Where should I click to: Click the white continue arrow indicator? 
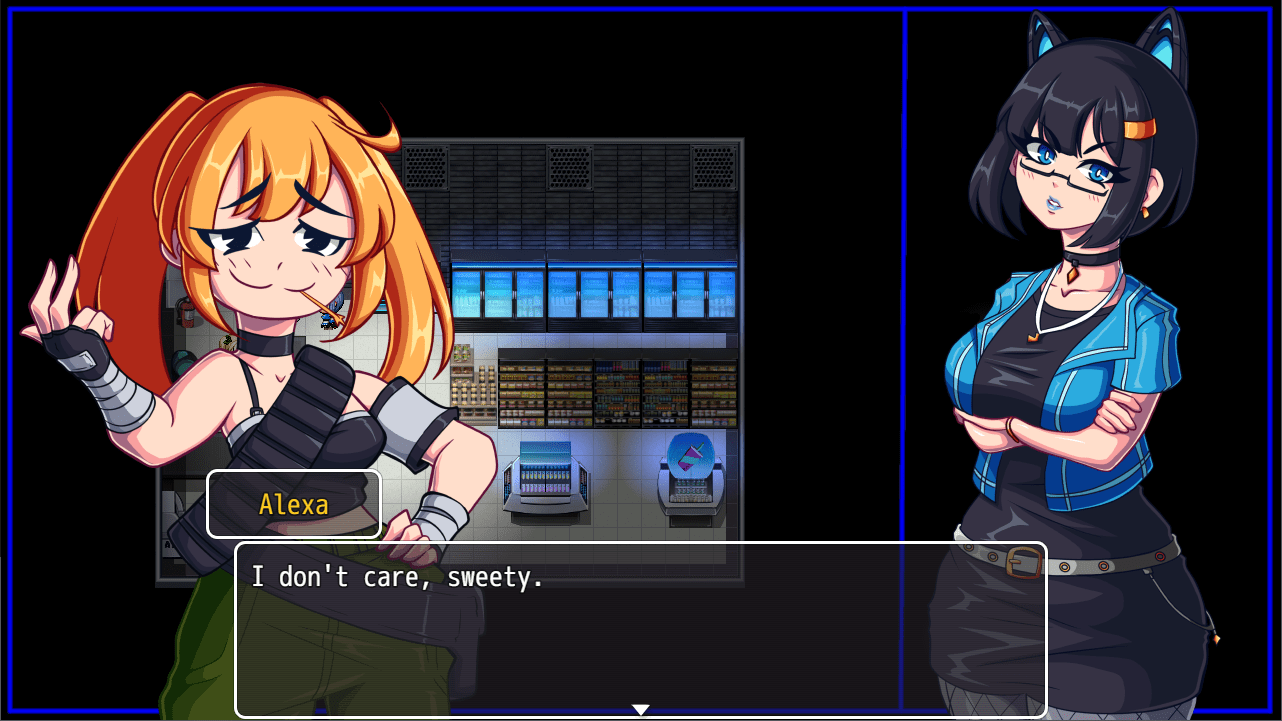point(640,710)
